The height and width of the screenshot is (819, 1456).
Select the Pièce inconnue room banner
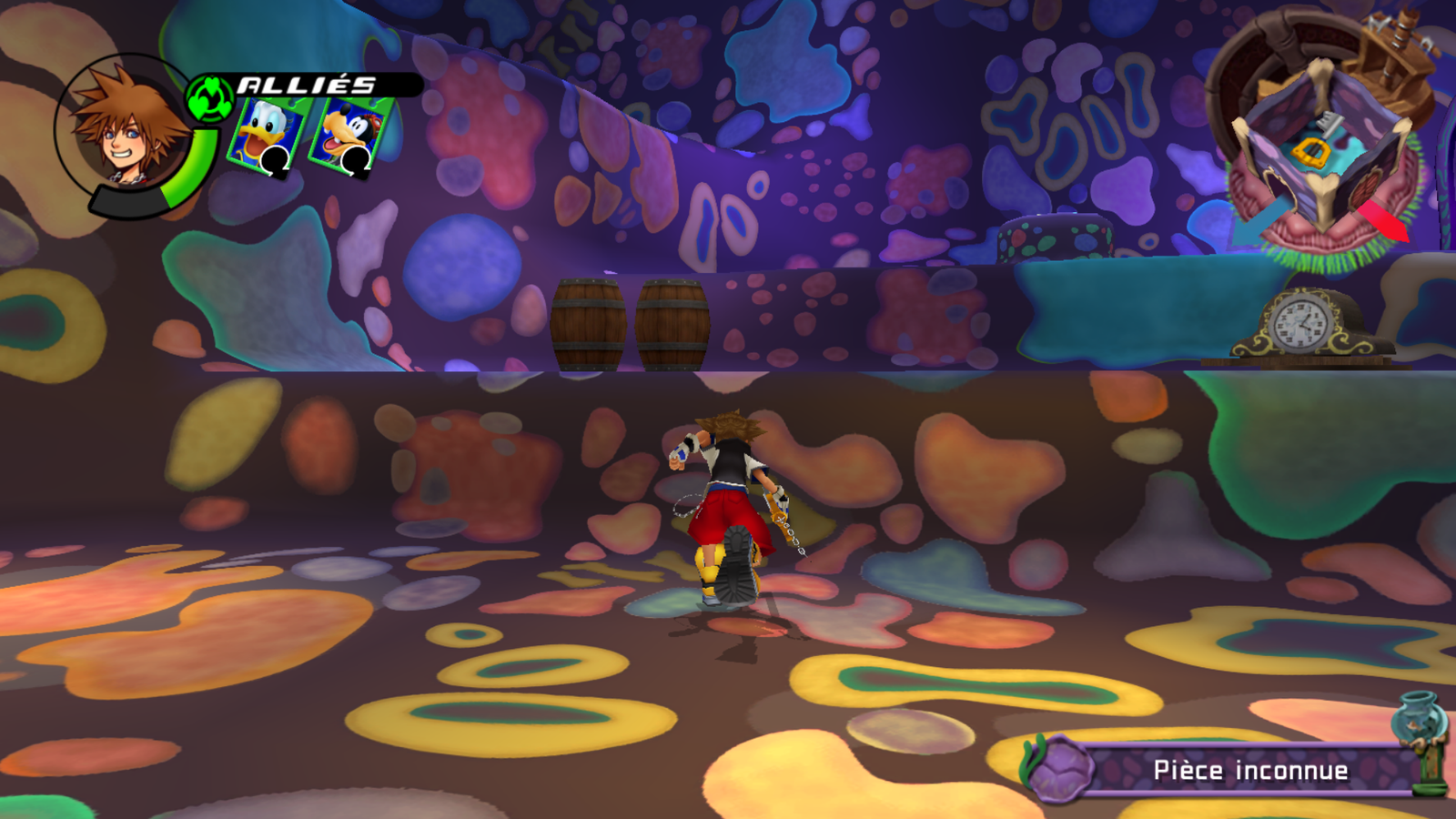click(1238, 770)
